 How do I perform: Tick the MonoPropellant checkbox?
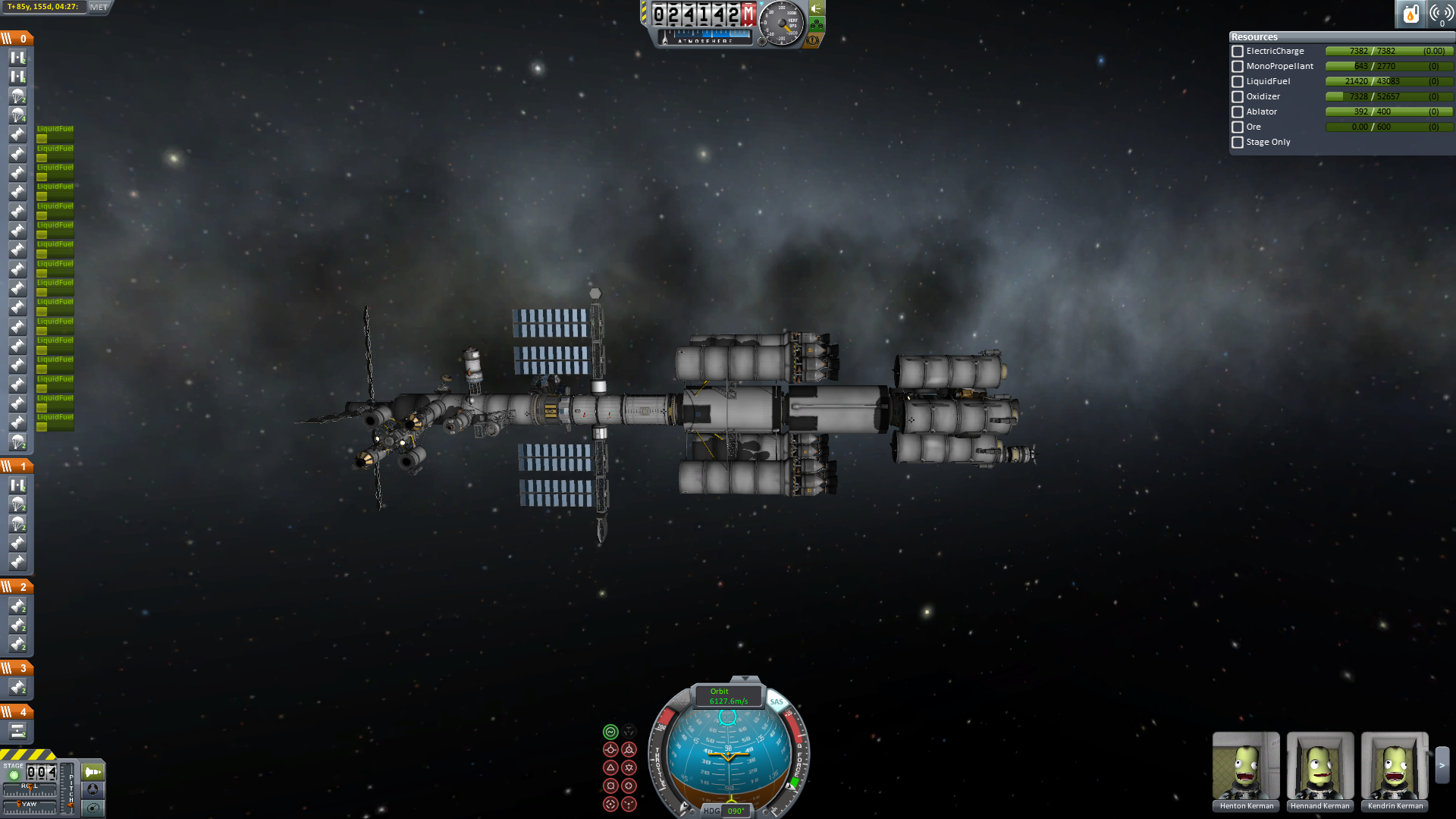(1238, 67)
